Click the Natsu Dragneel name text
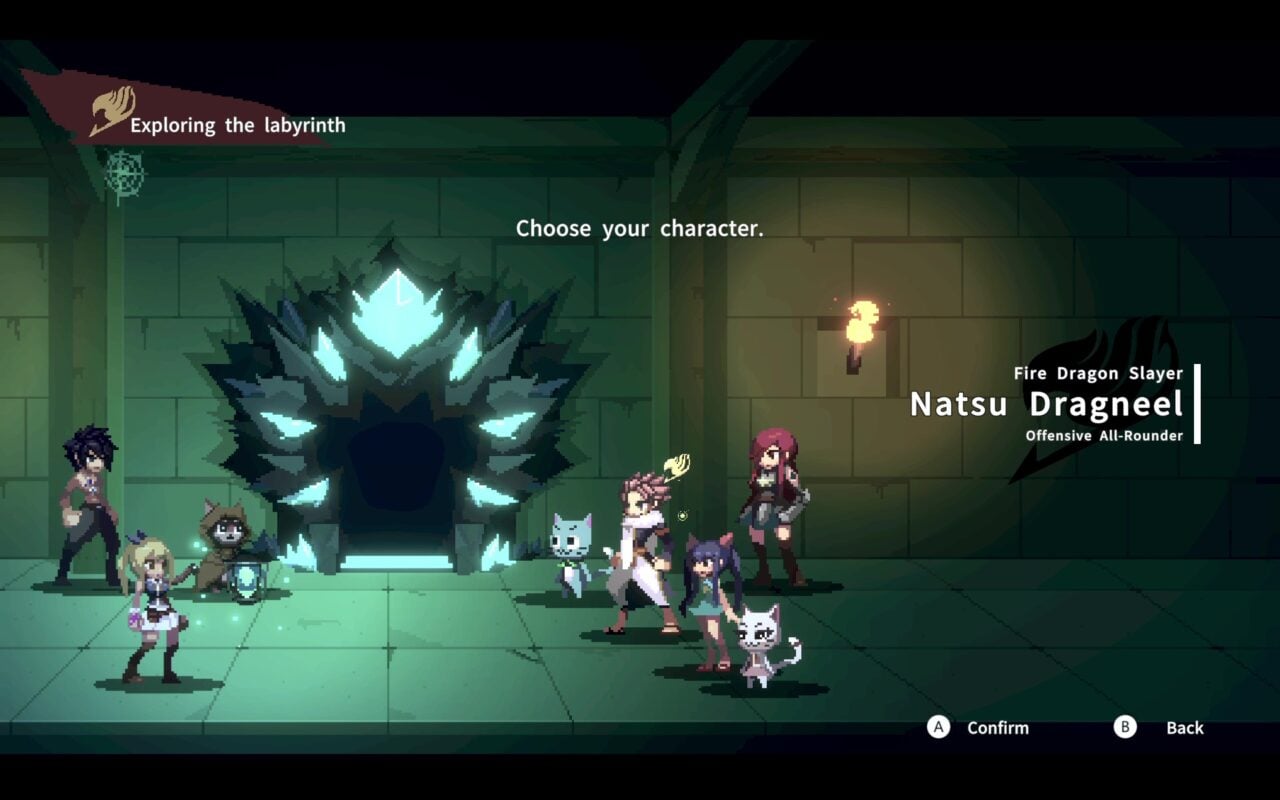Image resolution: width=1280 pixels, height=800 pixels. point(1048,404)
